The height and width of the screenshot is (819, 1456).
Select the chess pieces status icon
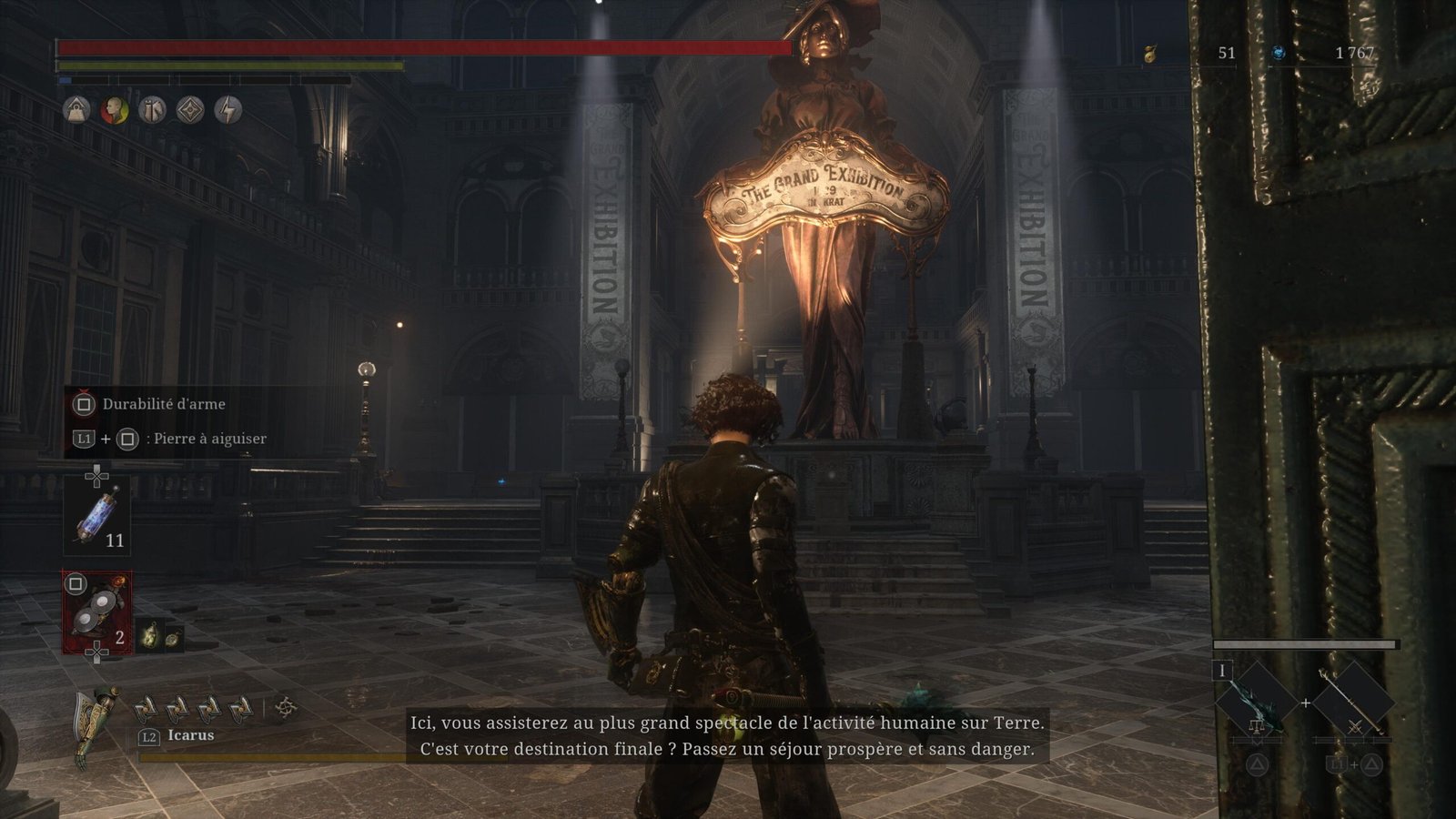tap(152, 111)
